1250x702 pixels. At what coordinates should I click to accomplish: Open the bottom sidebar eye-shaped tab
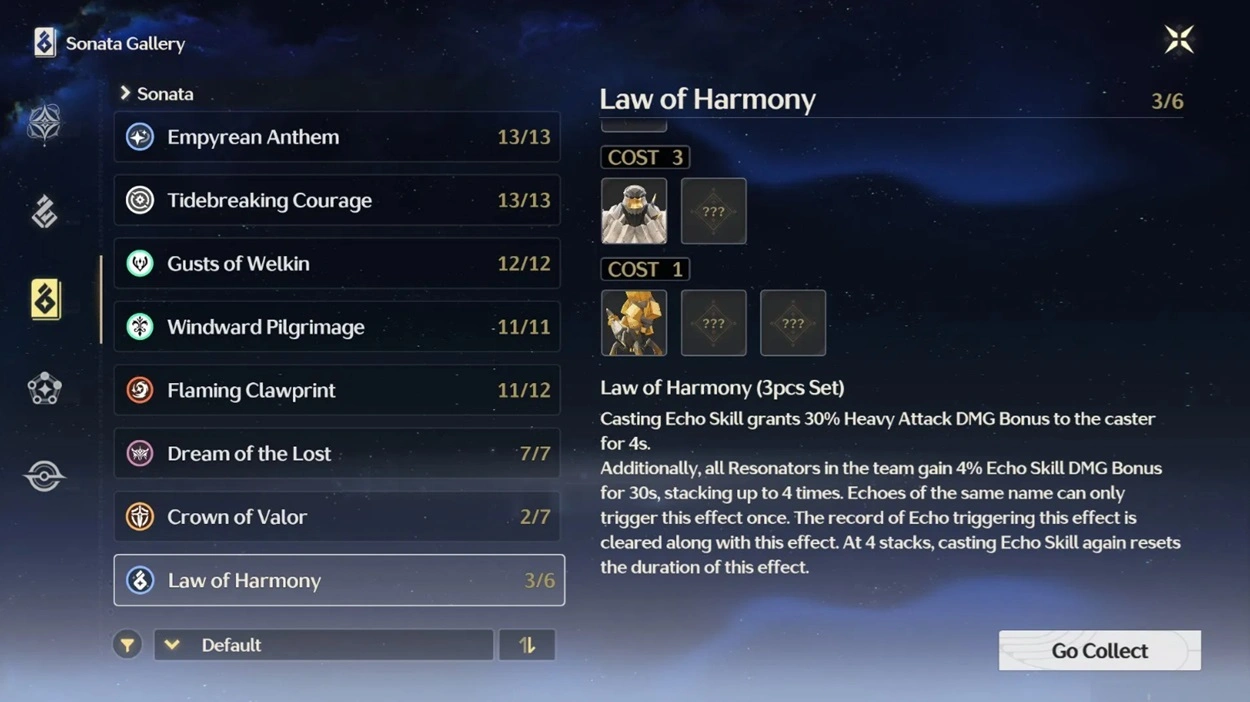point(44,477)
